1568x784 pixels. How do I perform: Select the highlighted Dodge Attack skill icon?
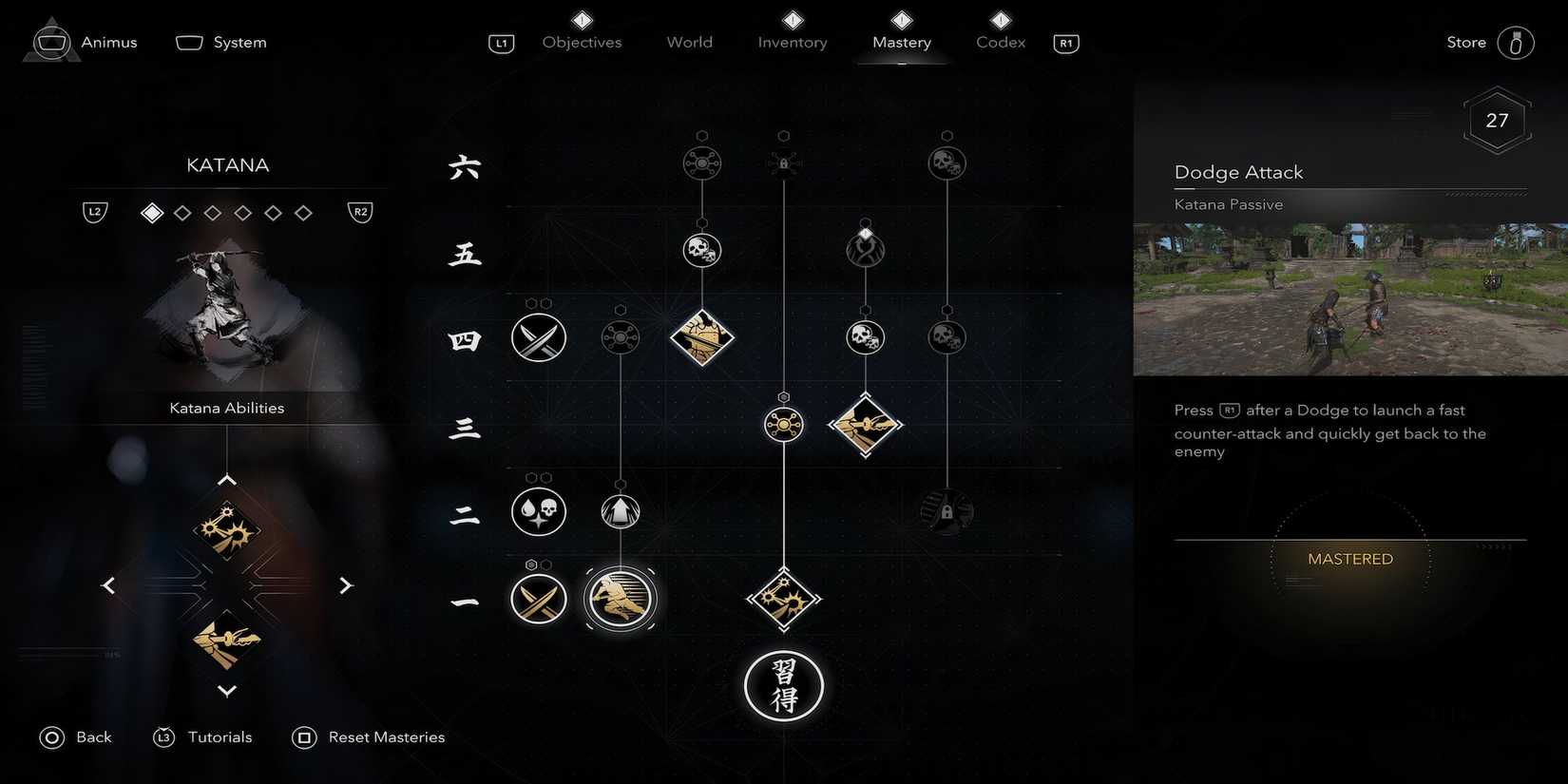[620, 599]
